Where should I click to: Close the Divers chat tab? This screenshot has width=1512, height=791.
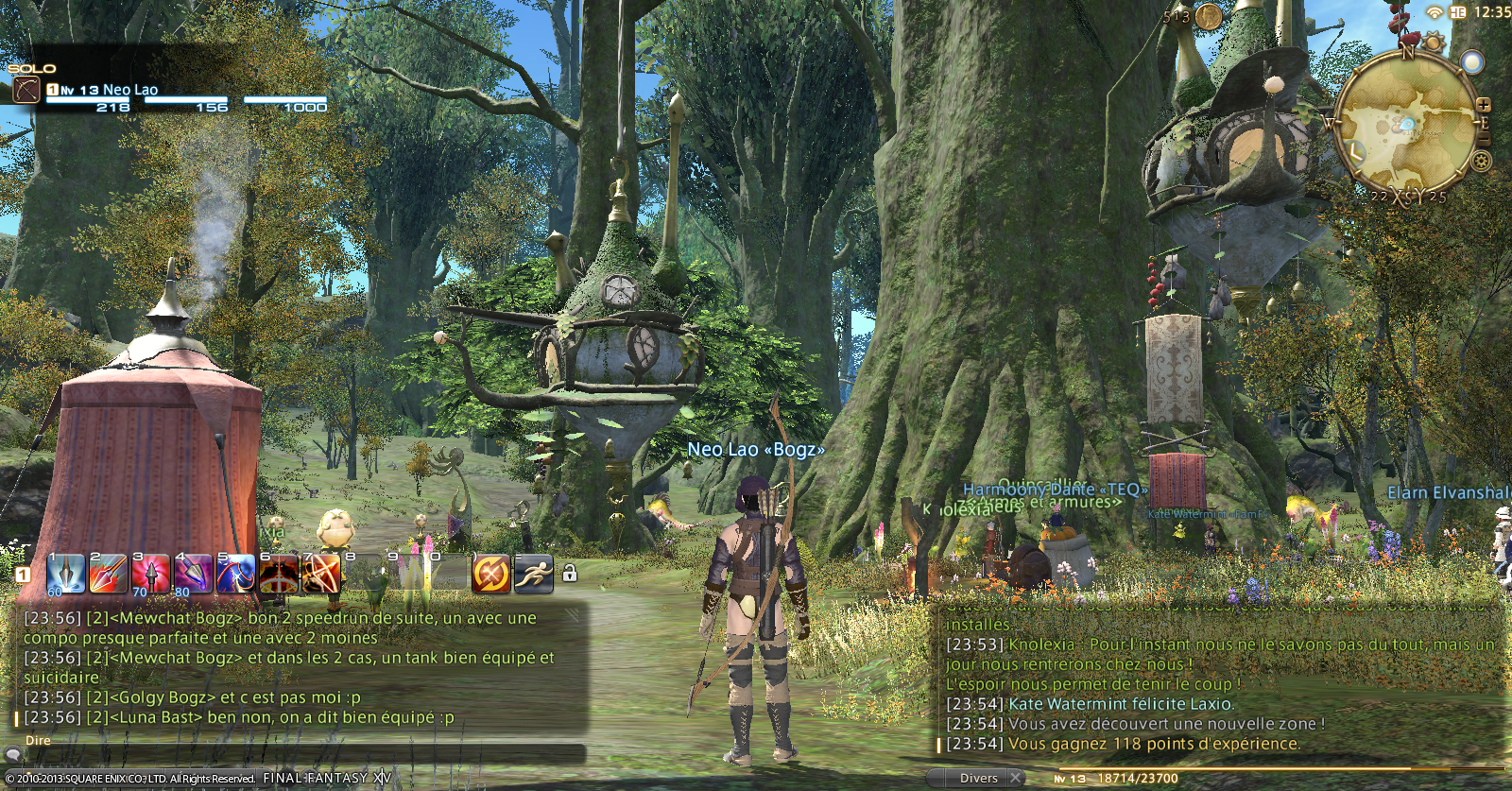1015,778
